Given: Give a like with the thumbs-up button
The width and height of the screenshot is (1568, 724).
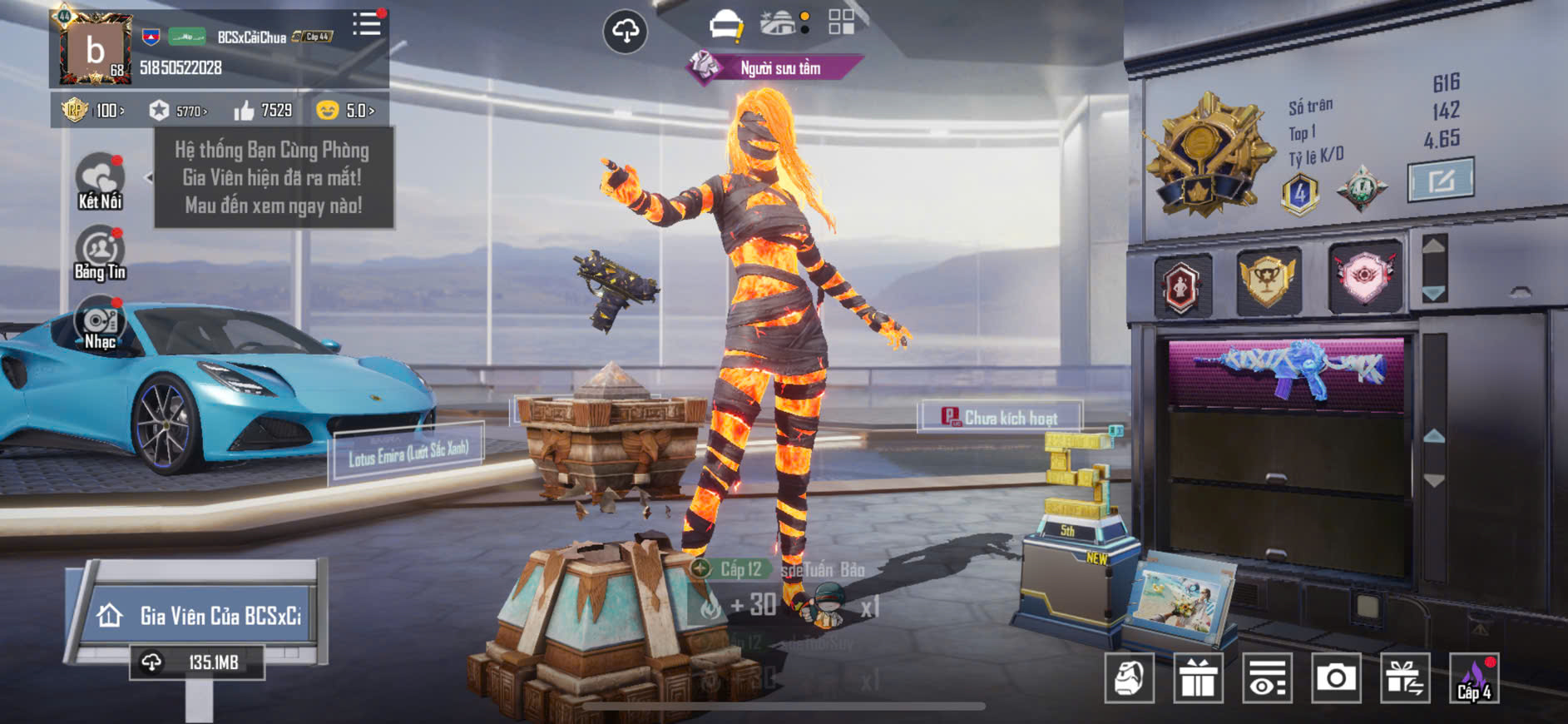Looking at the screenshot, I should click(x=244, y=111).
